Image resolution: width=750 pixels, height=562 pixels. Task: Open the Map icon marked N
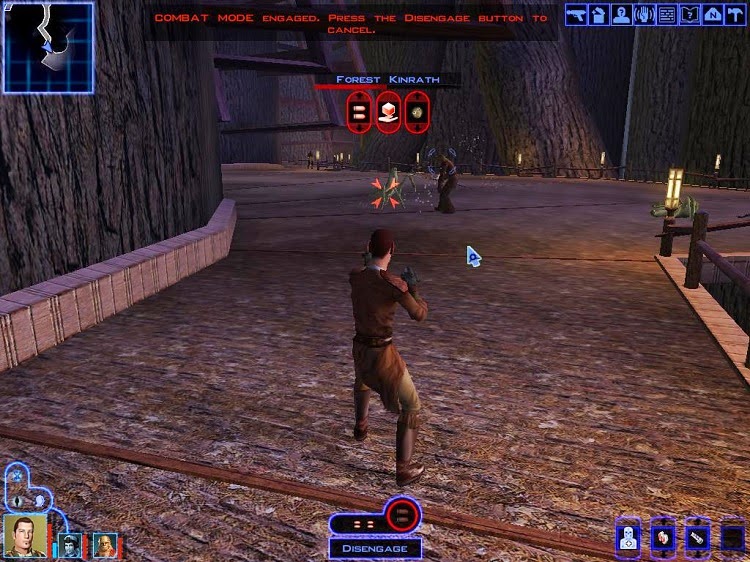(x=712, y=15)
